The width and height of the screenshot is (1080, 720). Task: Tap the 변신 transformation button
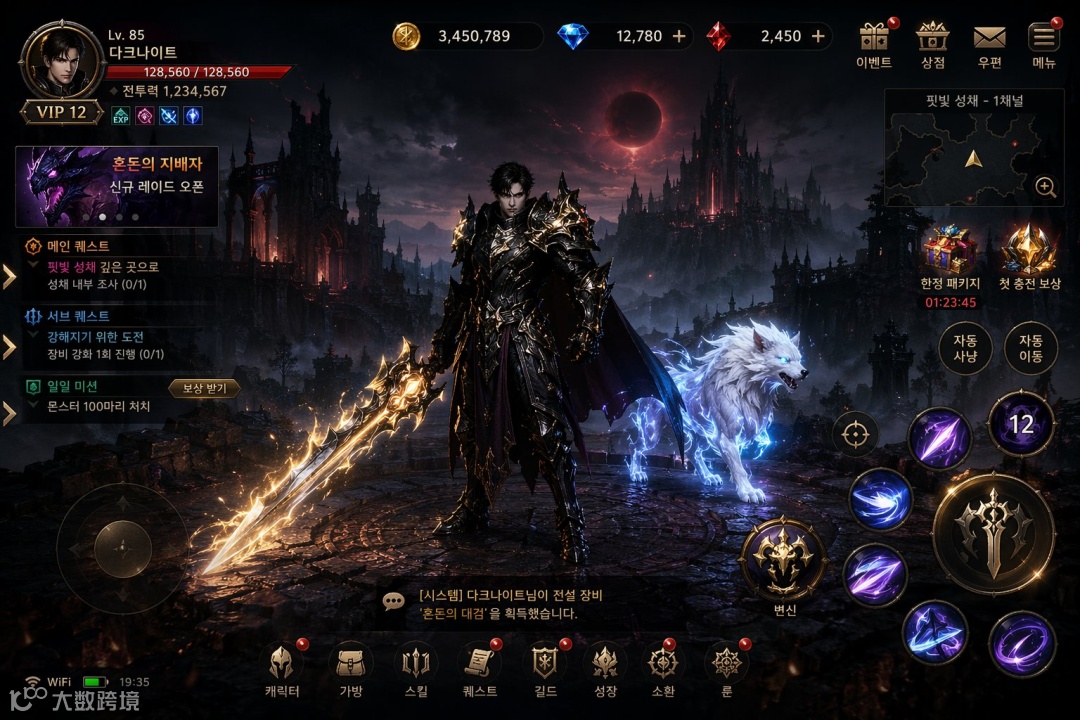783,560
